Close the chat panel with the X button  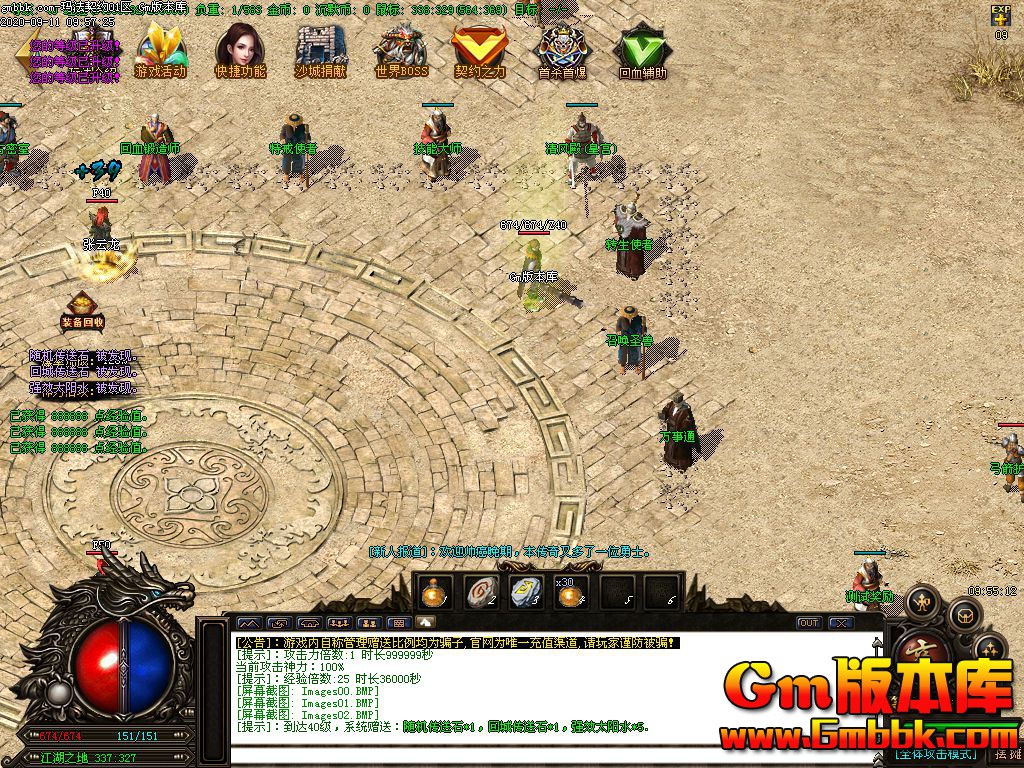(x=841, y=623)
